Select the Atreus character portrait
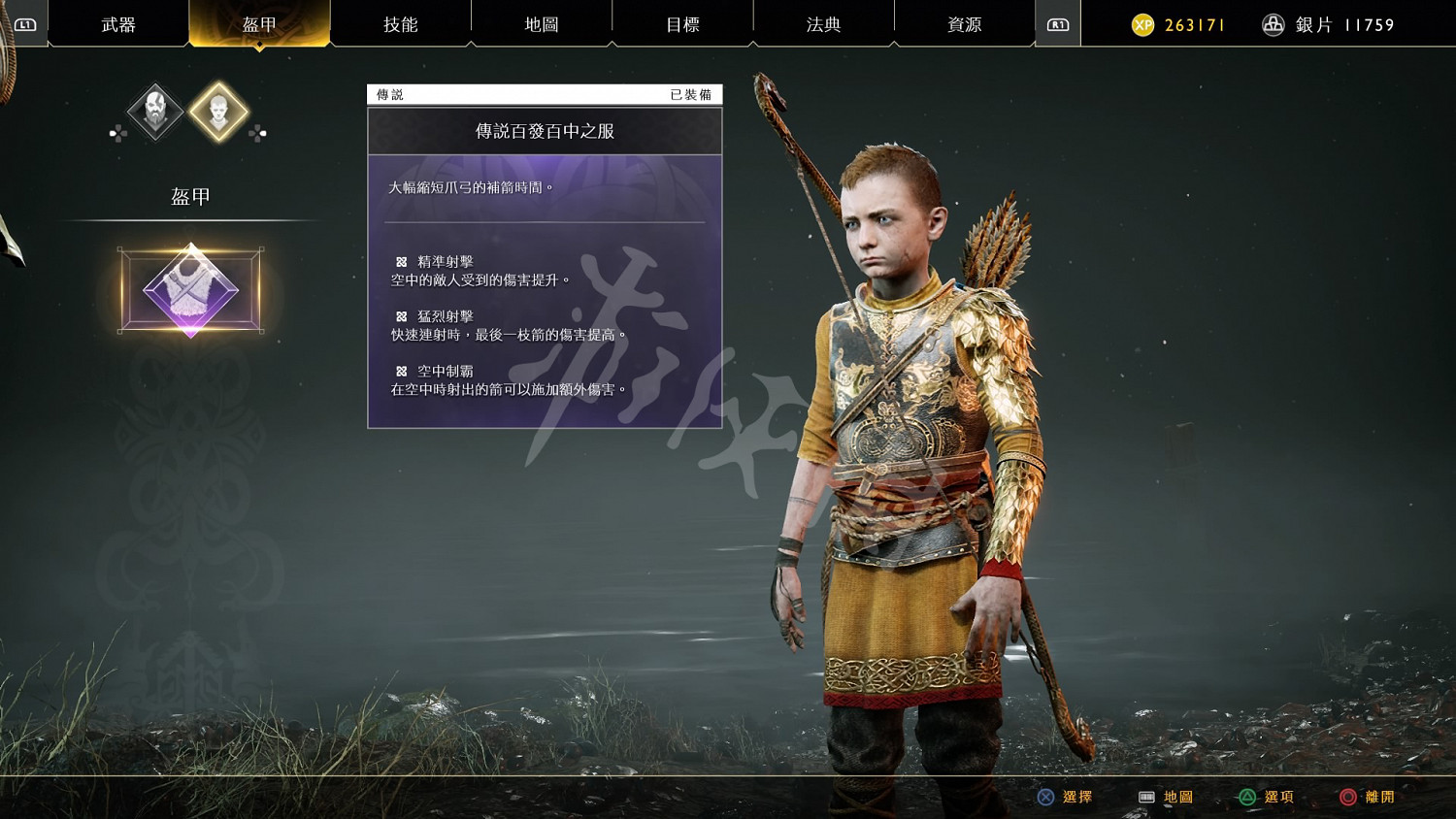Viewport: 1456px width, 819px height. tap(219, 110)
